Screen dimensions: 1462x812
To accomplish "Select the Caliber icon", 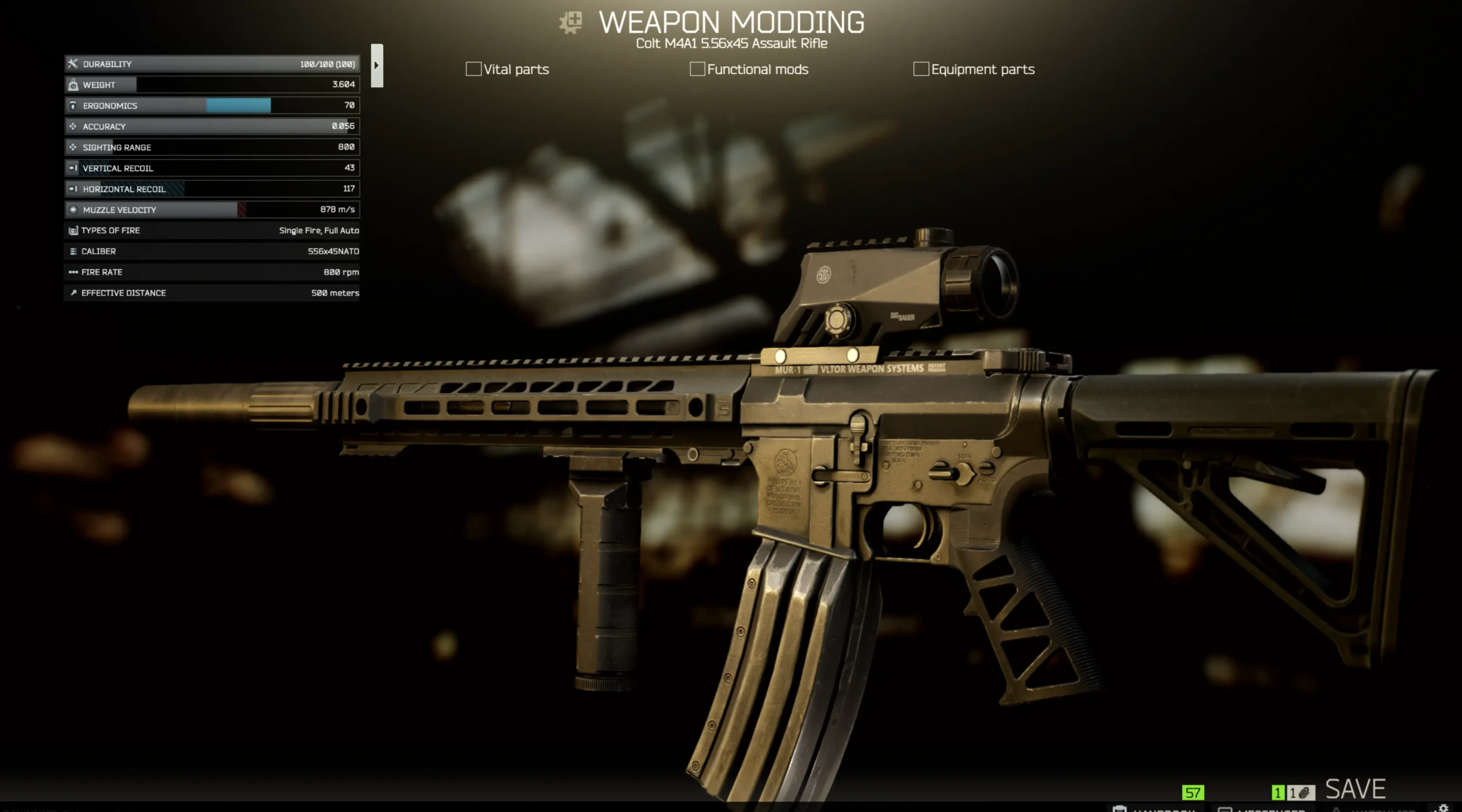I will click(73, 251).
